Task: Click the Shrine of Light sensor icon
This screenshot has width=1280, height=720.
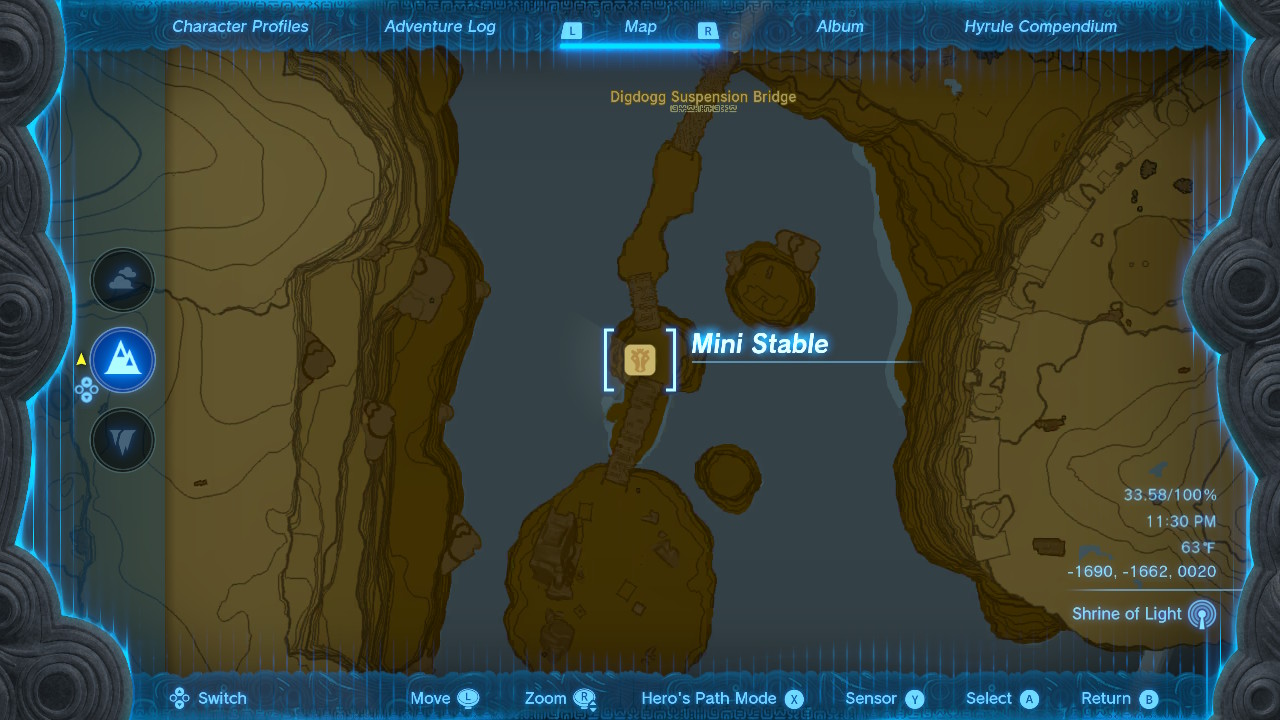Action: 1203,614
